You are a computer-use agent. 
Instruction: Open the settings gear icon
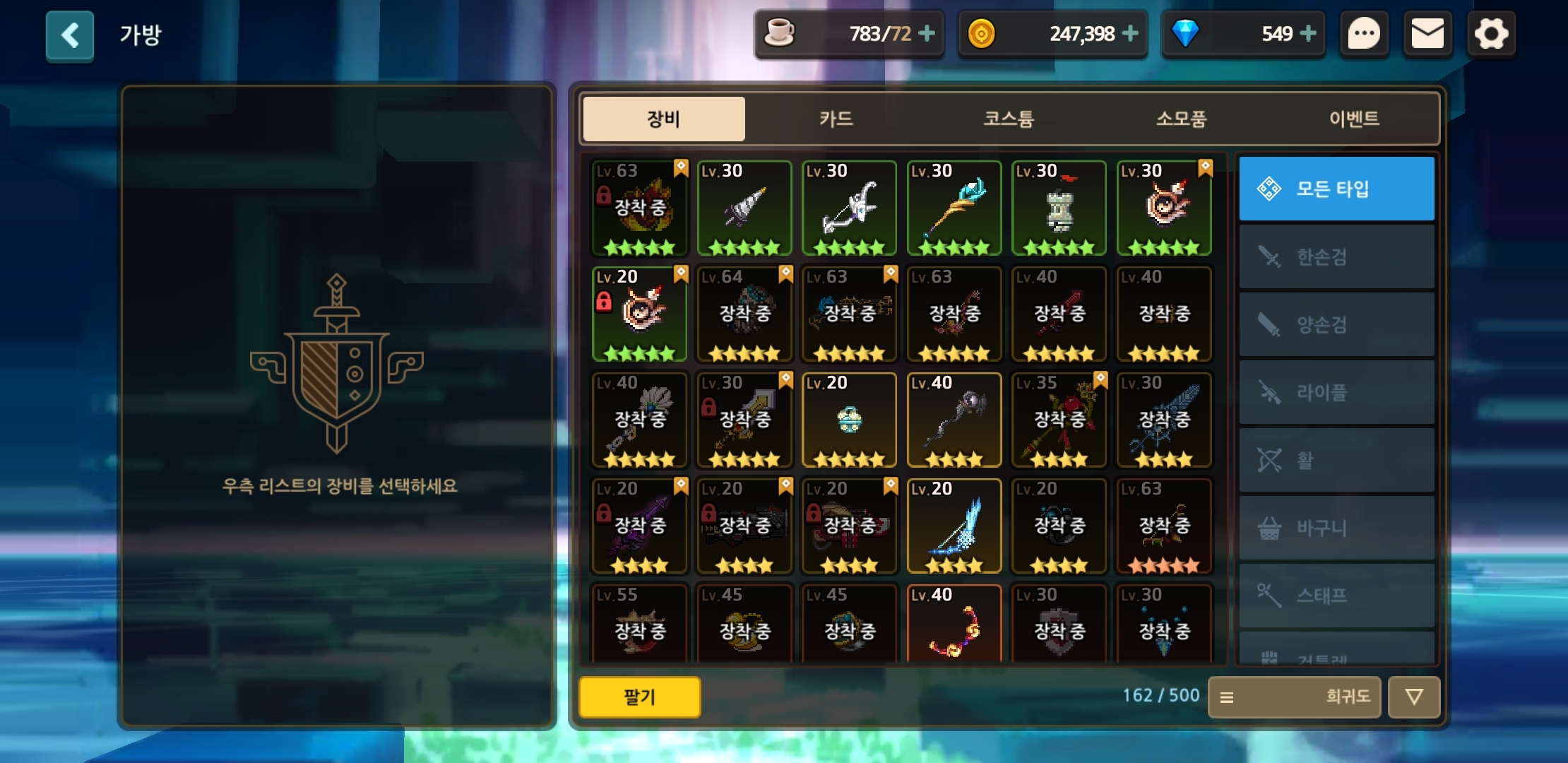click(1491, 34)
